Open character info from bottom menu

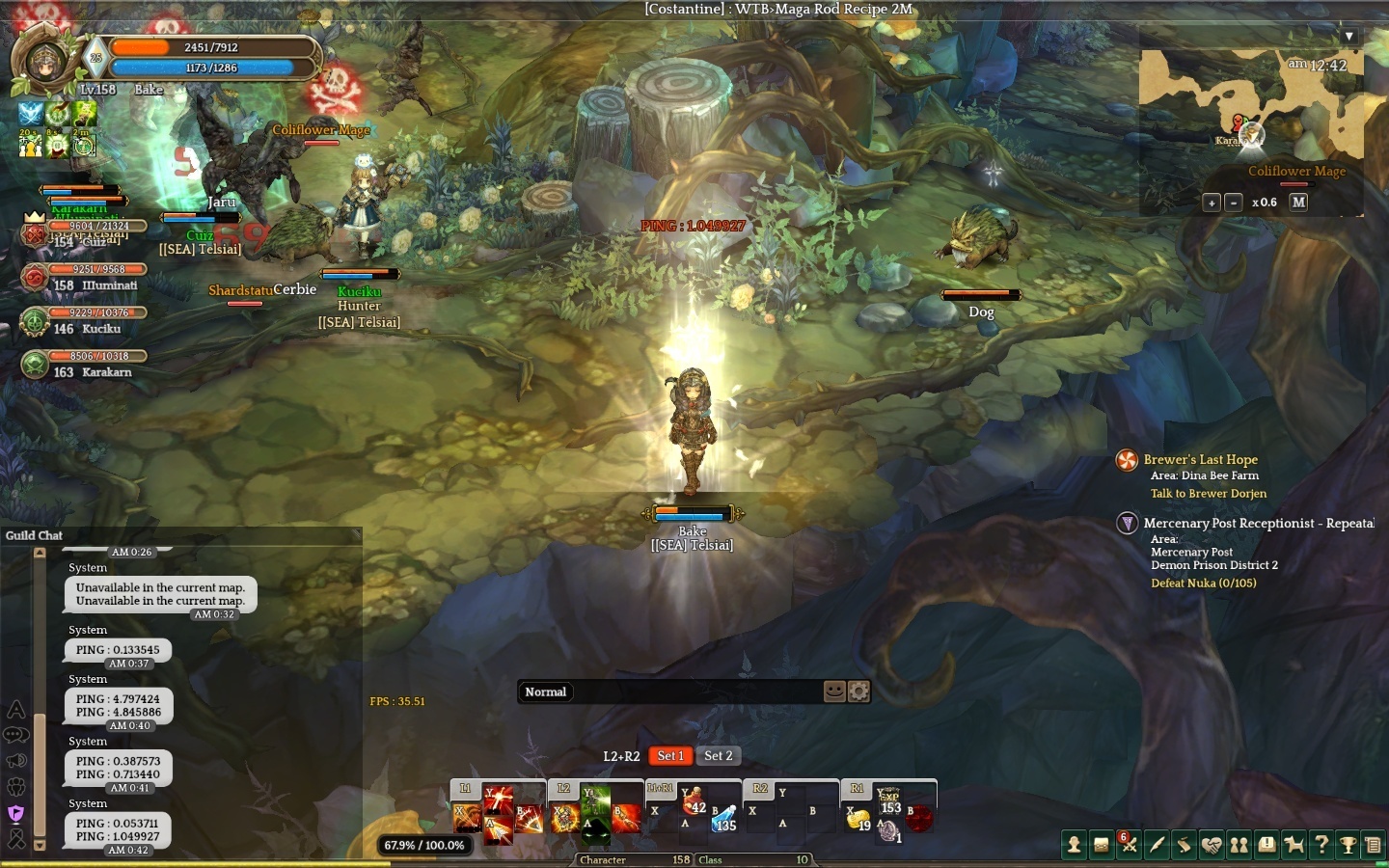1074,846
